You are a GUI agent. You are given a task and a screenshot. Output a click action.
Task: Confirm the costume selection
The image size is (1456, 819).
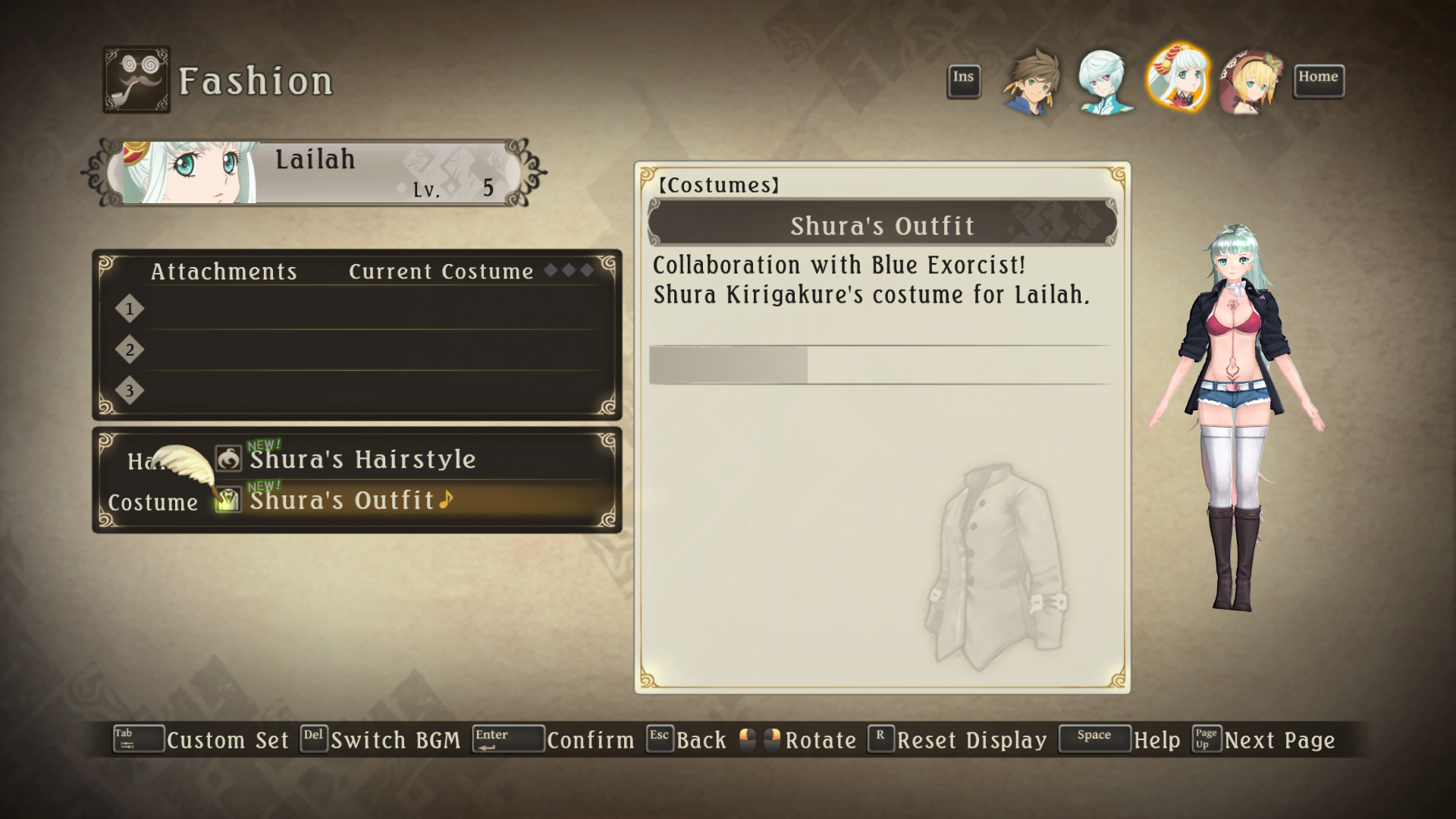[x=590, y=740]
